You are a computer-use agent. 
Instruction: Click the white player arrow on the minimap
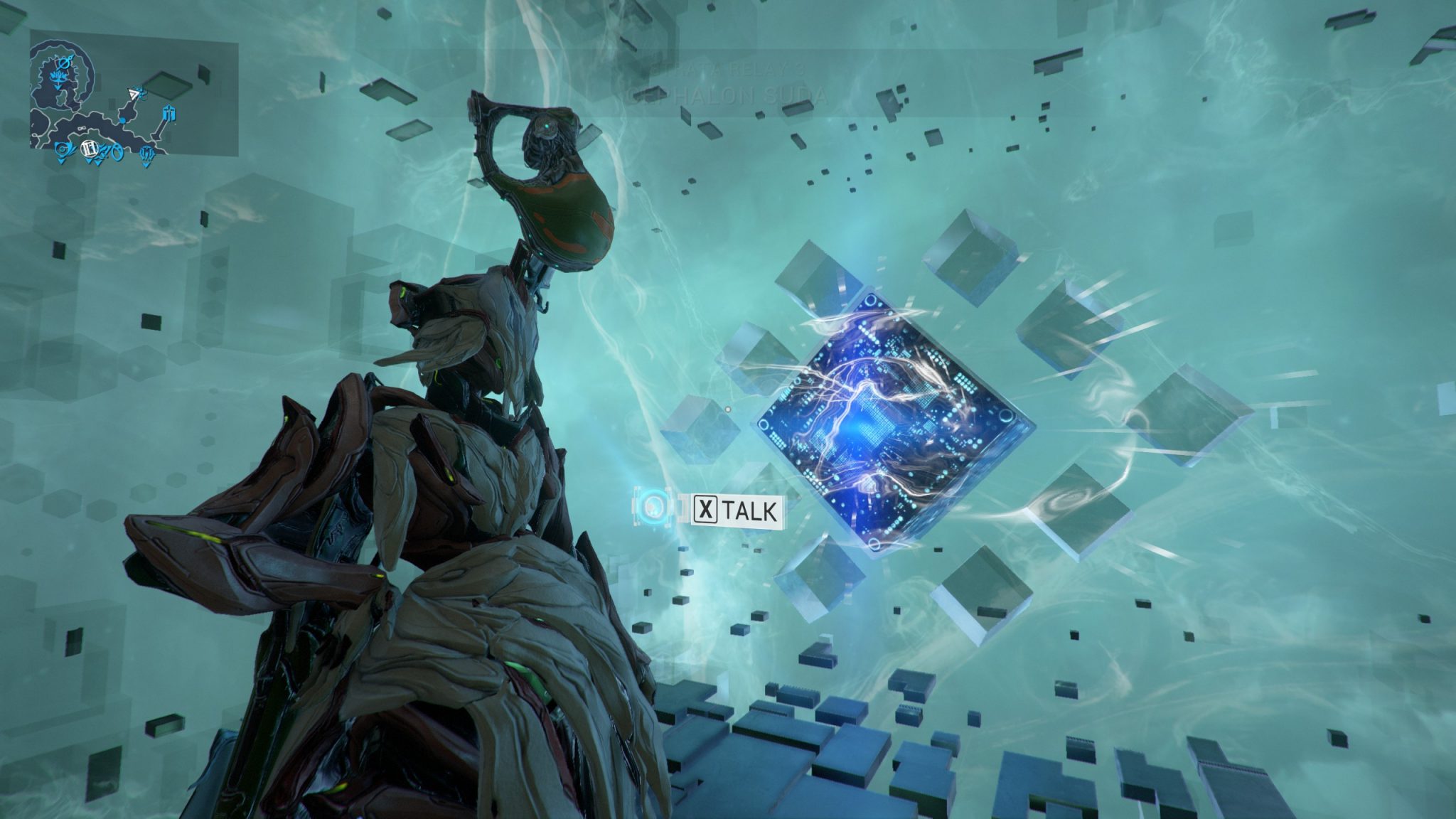(134, 94)
